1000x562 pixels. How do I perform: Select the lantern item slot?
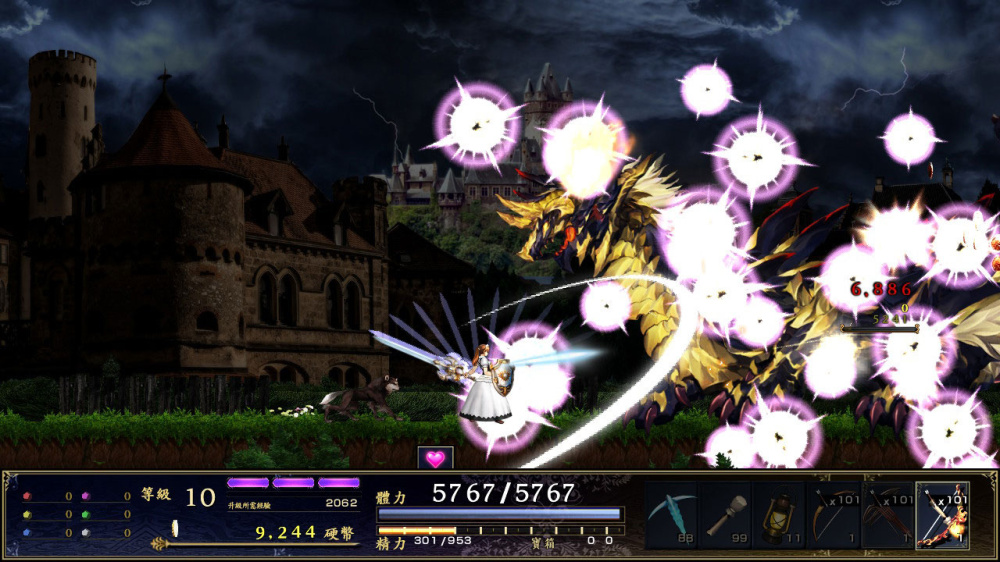[779, 515]
